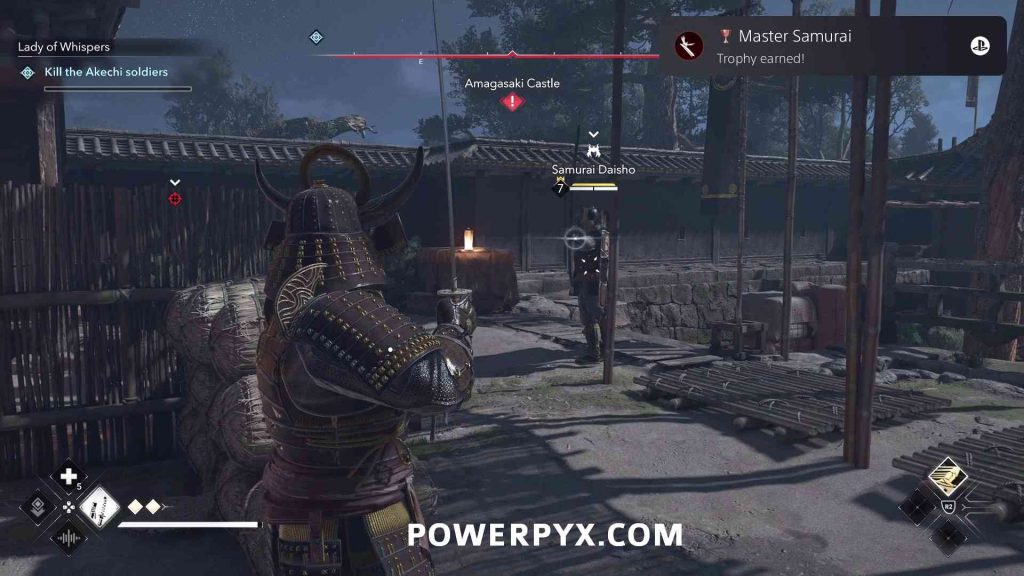Select the Kill the Akechi soldiers objective
This screenshot has width=1024, height=576.
[x=106, y=72]
